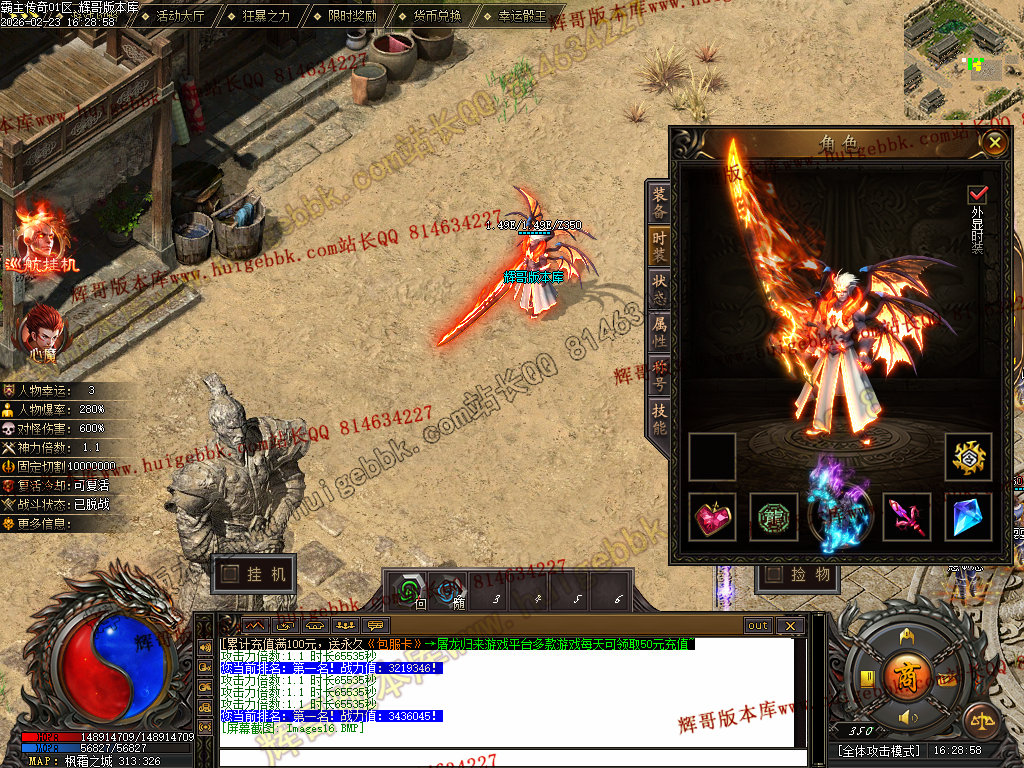Image resolution: width=1024 pixels, height=768 pixels.
Task: Open the shop with the 商 button
Action: point(908,671)
